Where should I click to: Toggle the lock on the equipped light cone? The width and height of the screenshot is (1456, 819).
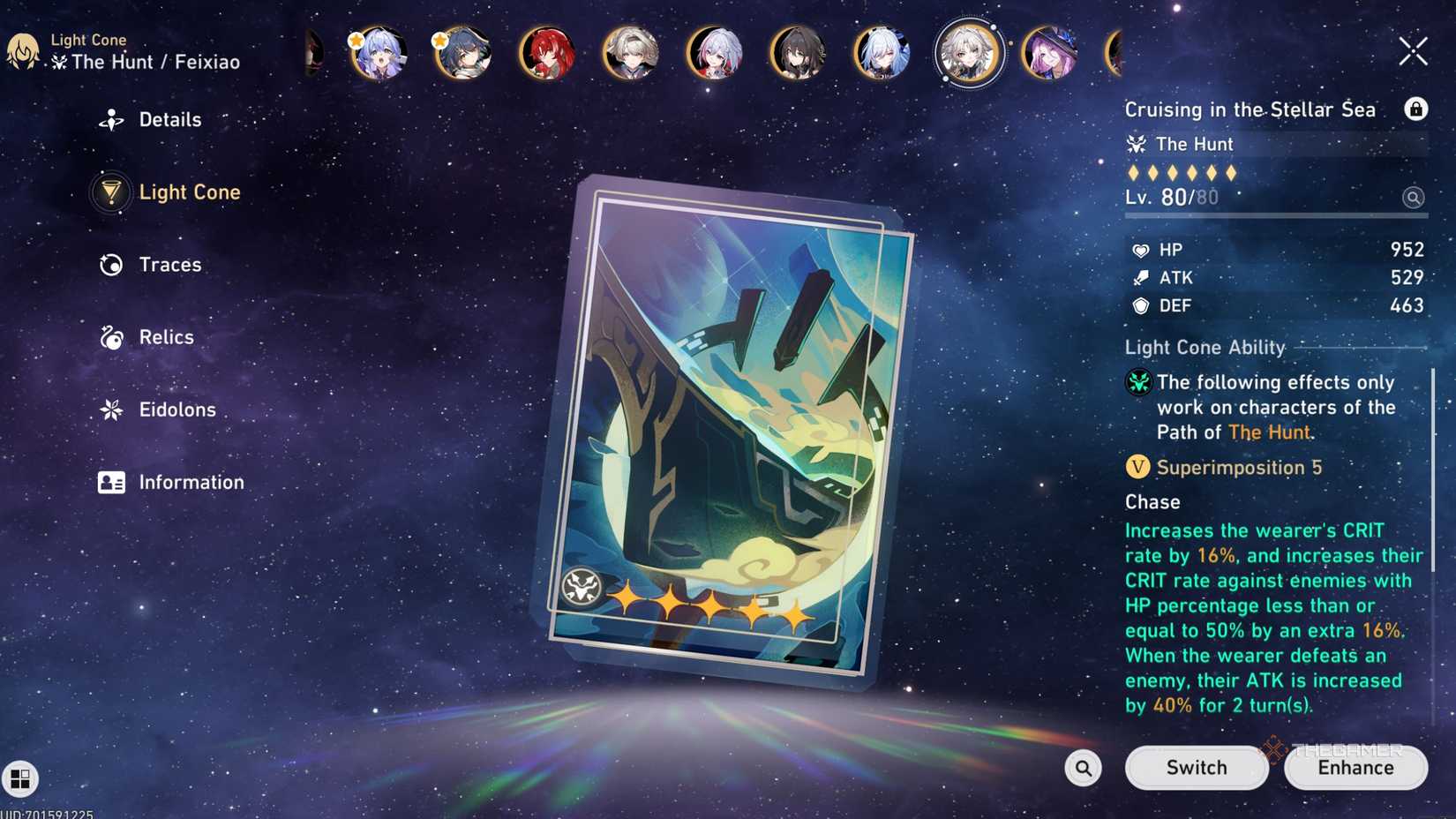[x=1416, y=109]
